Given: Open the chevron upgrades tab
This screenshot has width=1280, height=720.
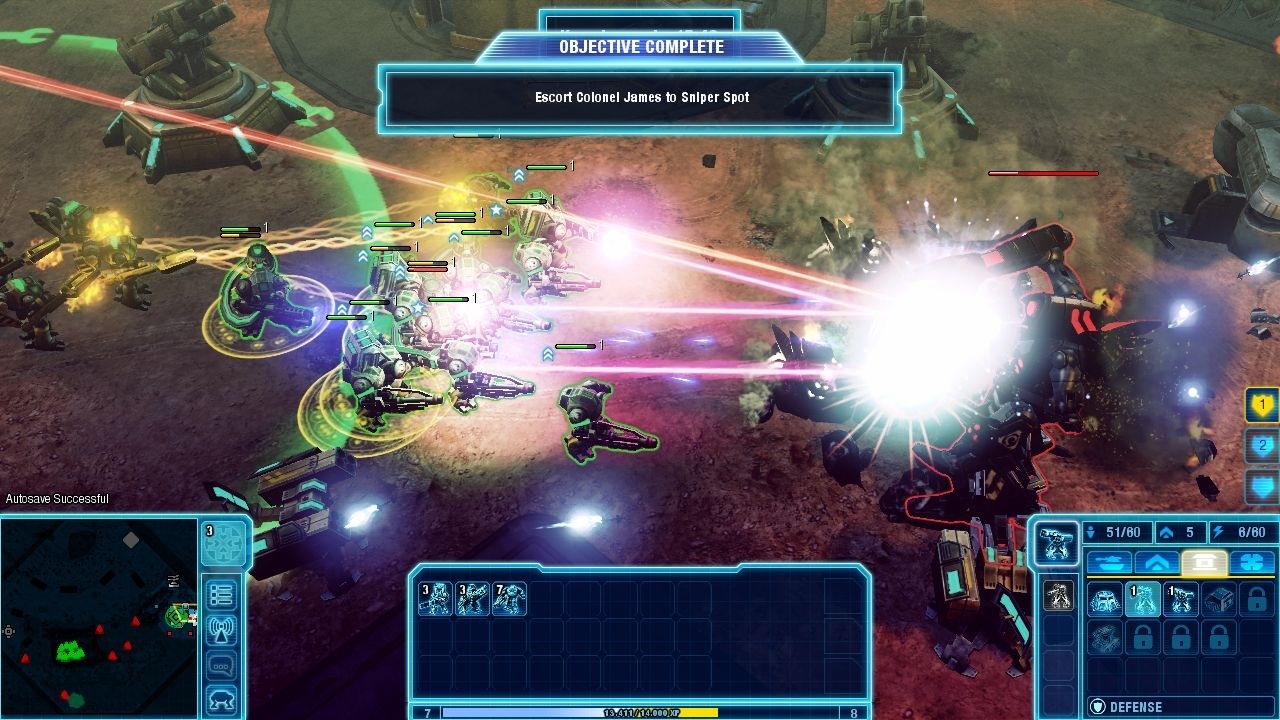Looking at the screenshot, I should tap(1156, 562).
